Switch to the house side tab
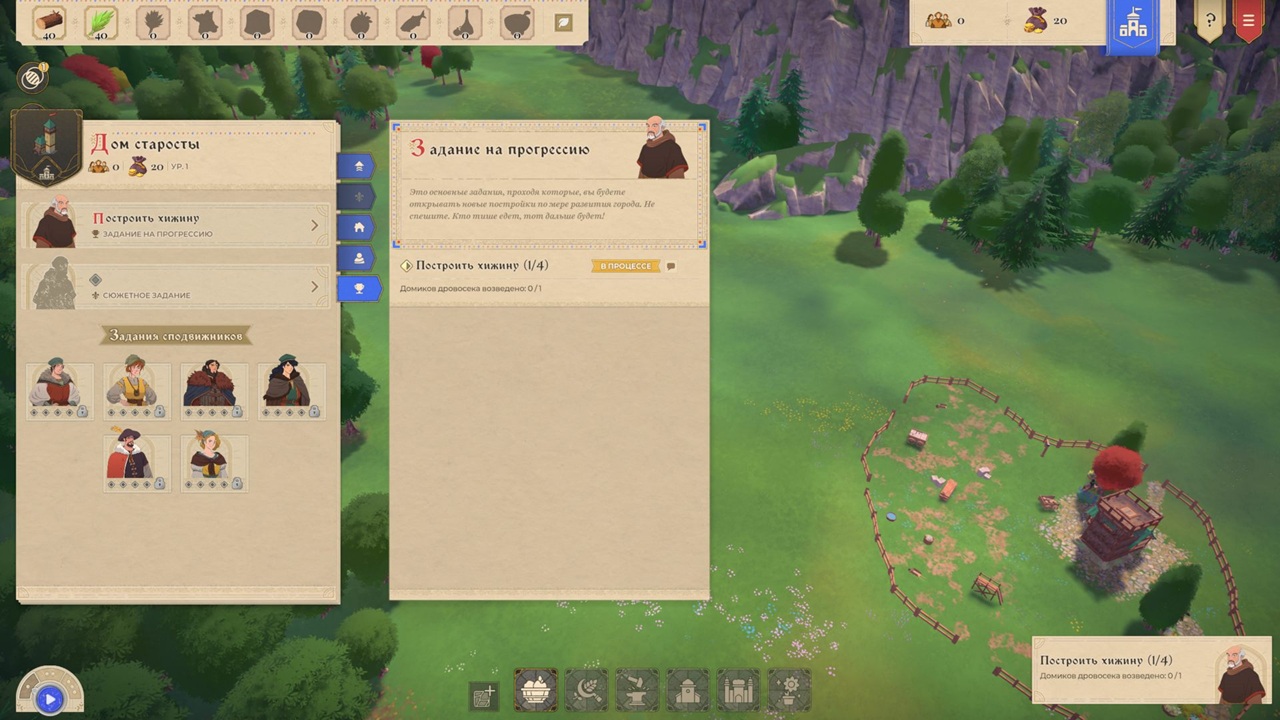 point(358,228)
